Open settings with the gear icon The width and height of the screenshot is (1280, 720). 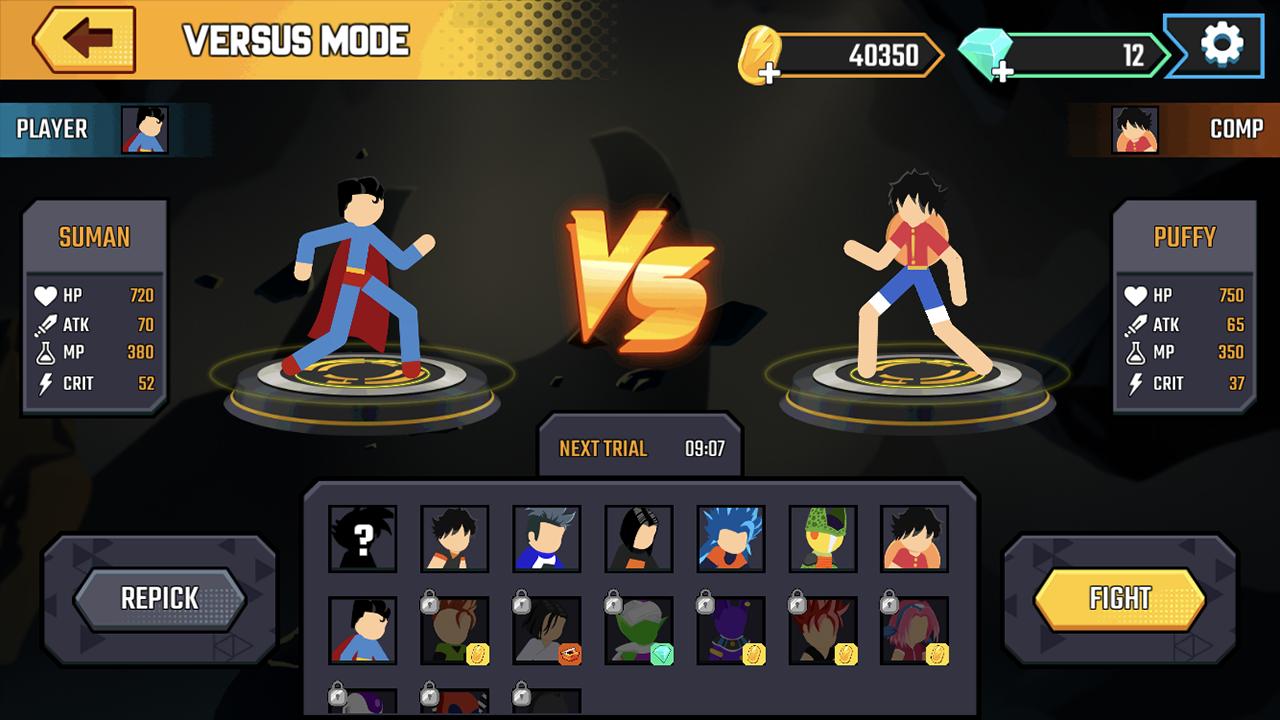pyautogui.click(x=1221, y=45)
